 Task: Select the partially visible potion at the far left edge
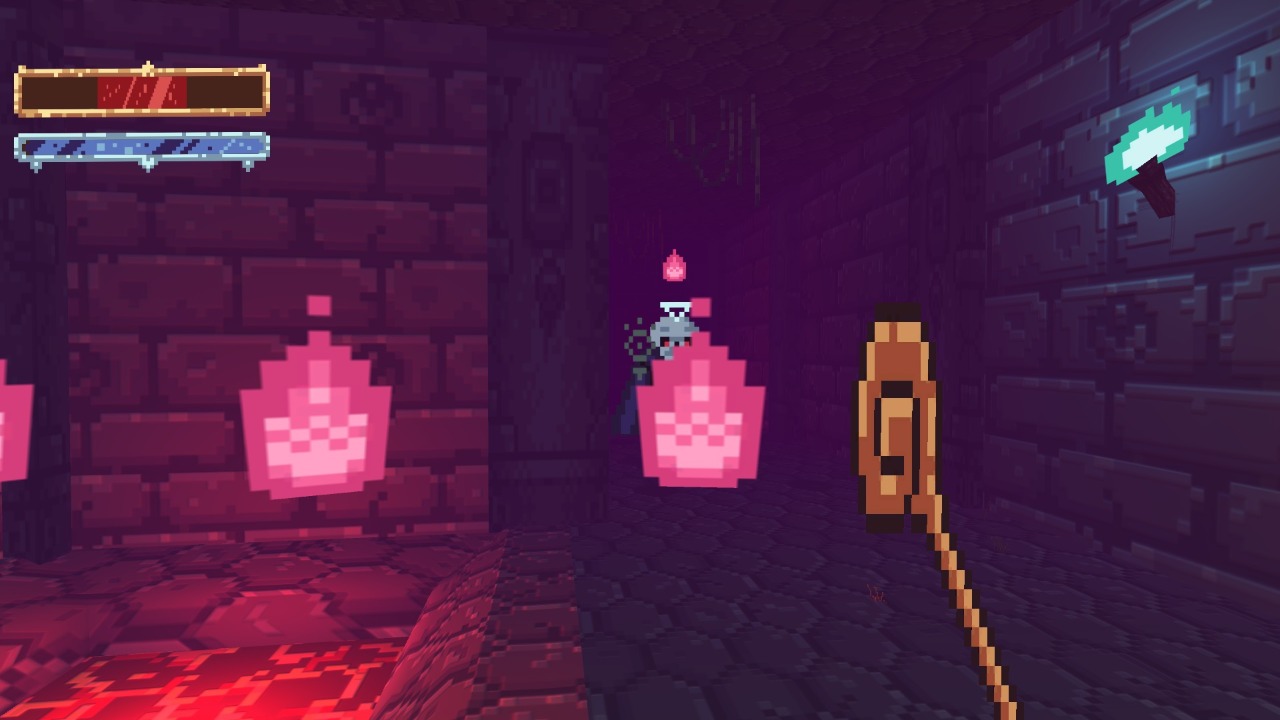[10, 430]
